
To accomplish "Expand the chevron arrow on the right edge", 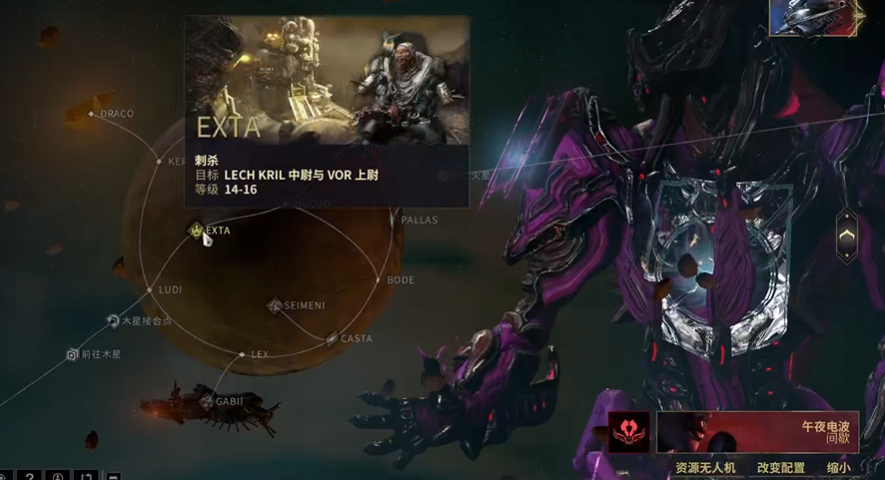I will [846, 236].
